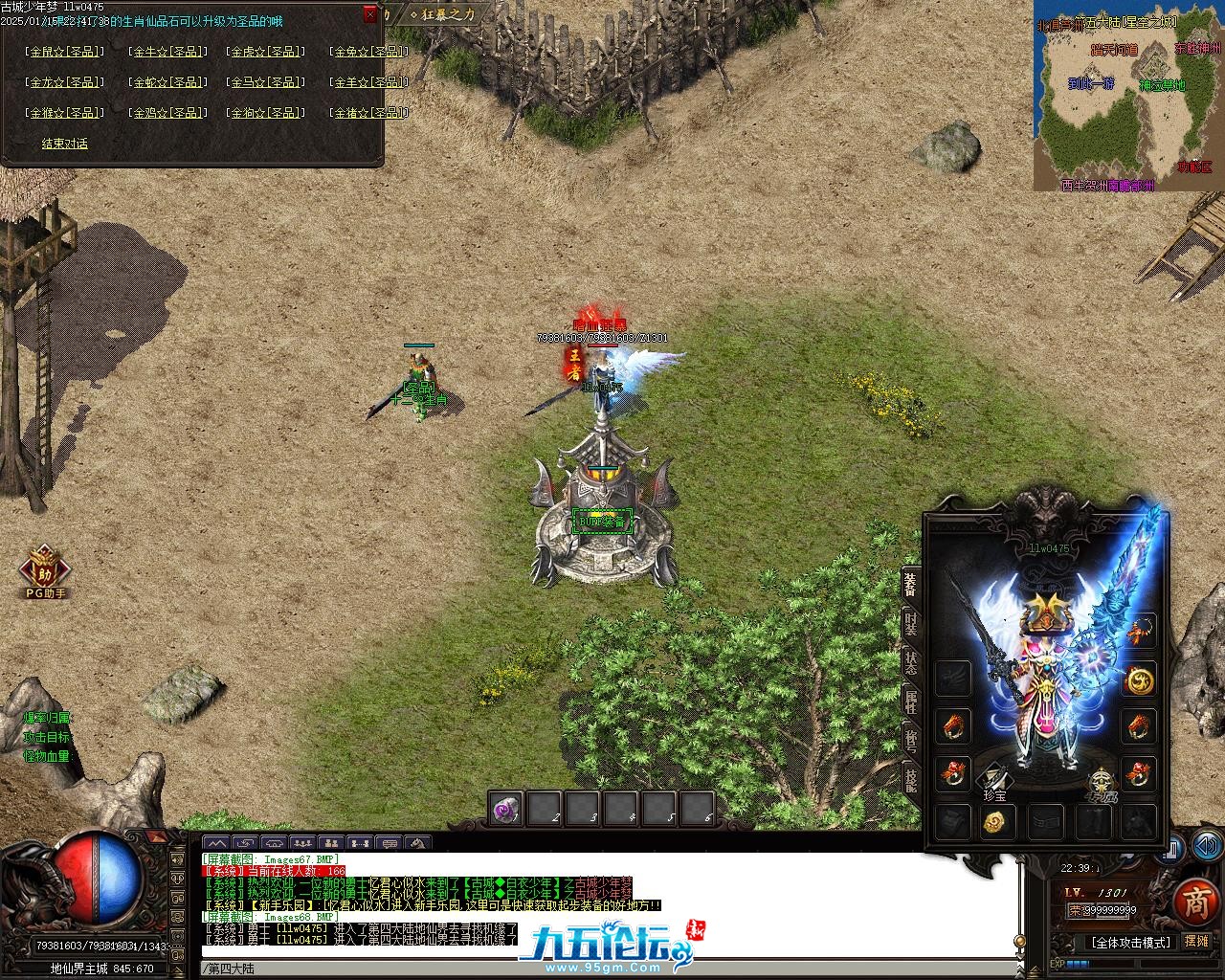Choose the 金马☆[圣品] option

point(267,82)
